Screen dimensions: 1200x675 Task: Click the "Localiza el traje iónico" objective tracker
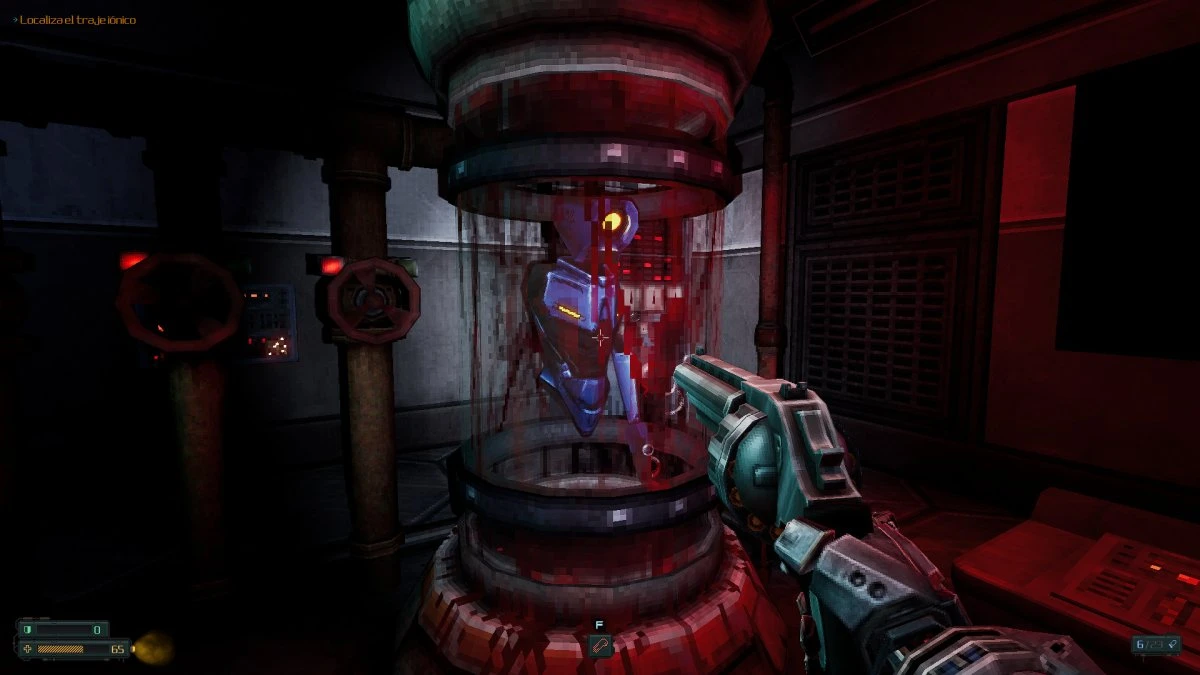pyautogui.click(x=74, y=20)
